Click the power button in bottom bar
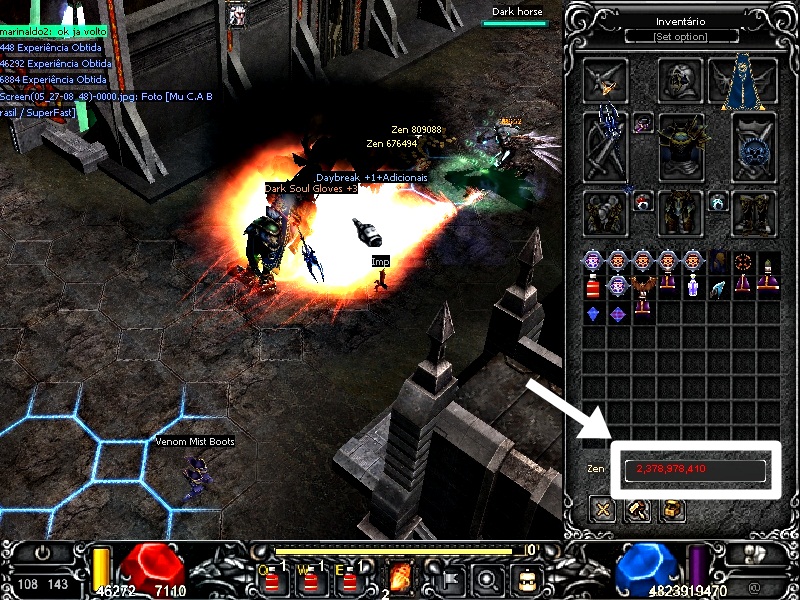 [43, 553]
